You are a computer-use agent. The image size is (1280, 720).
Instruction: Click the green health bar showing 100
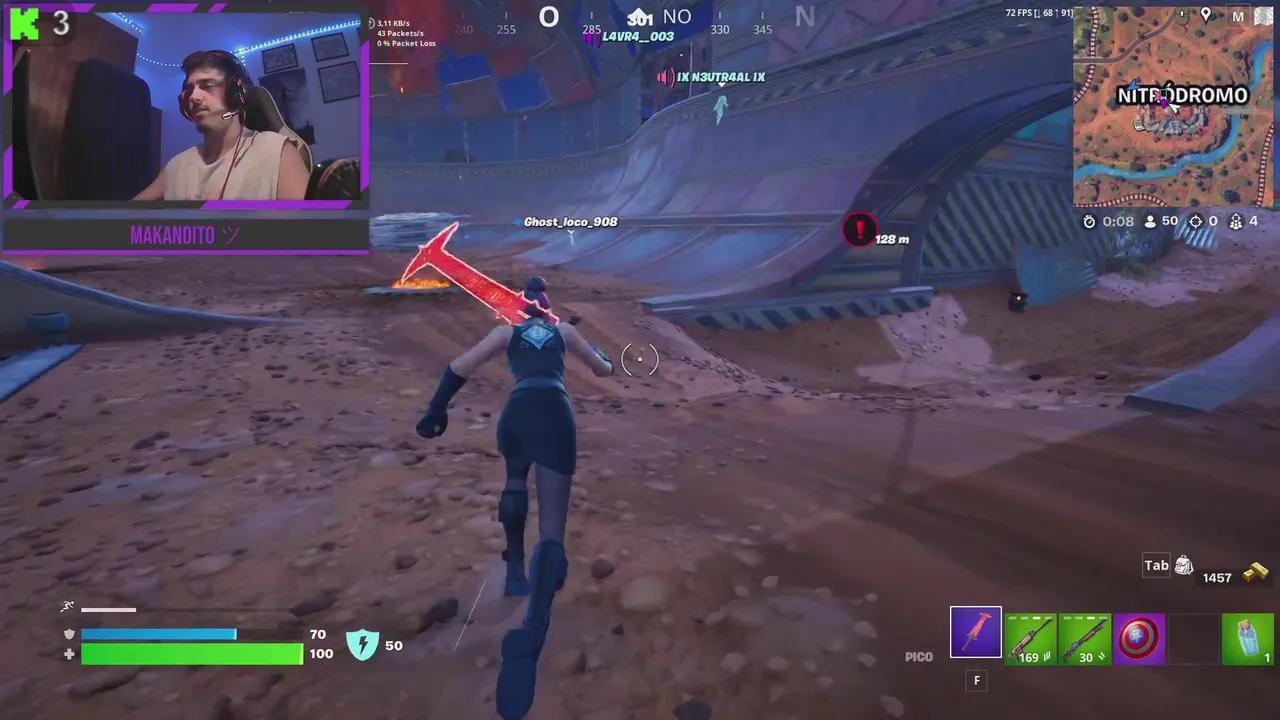click(x=192, y=655)
